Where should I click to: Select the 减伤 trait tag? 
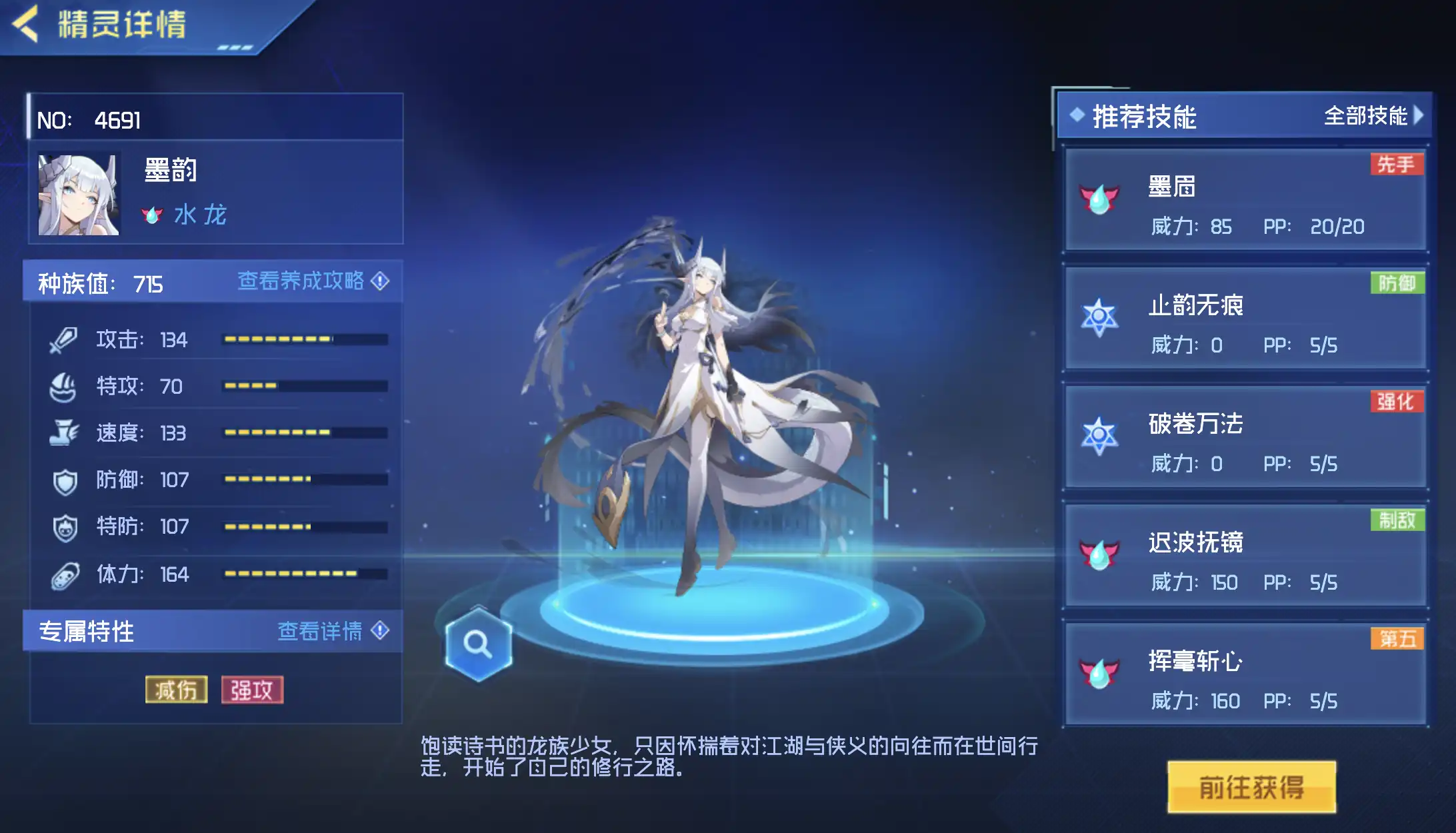(x=175, y=690)
